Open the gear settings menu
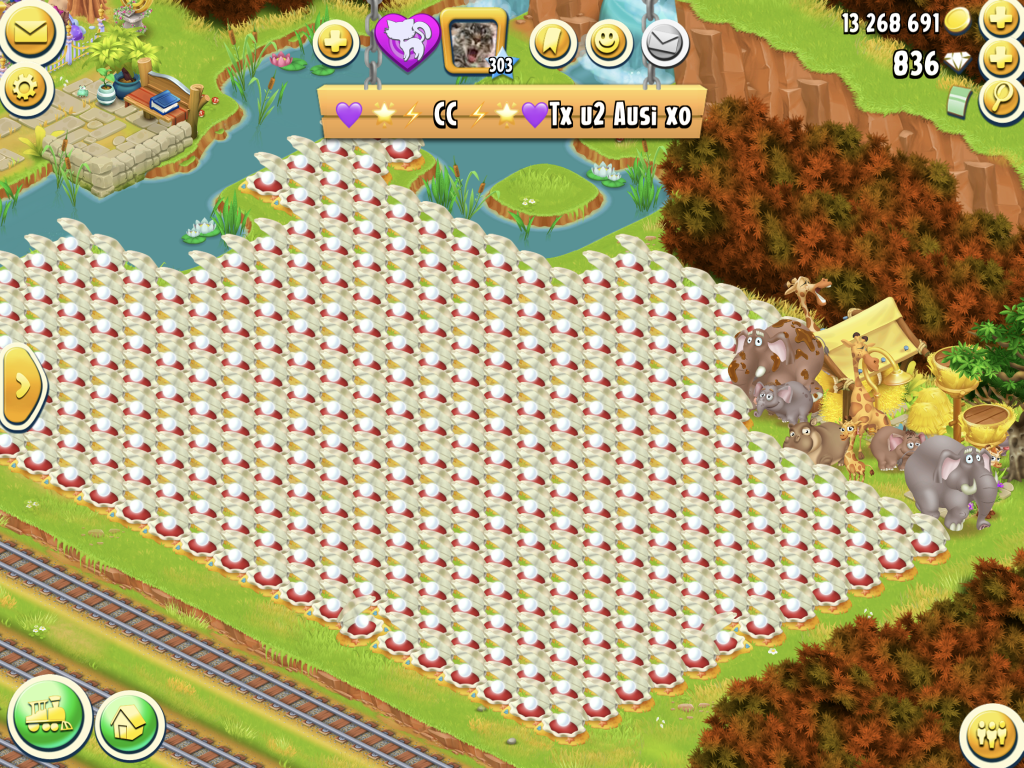This screenshot has height=768, width=1024. coord(27,89)
